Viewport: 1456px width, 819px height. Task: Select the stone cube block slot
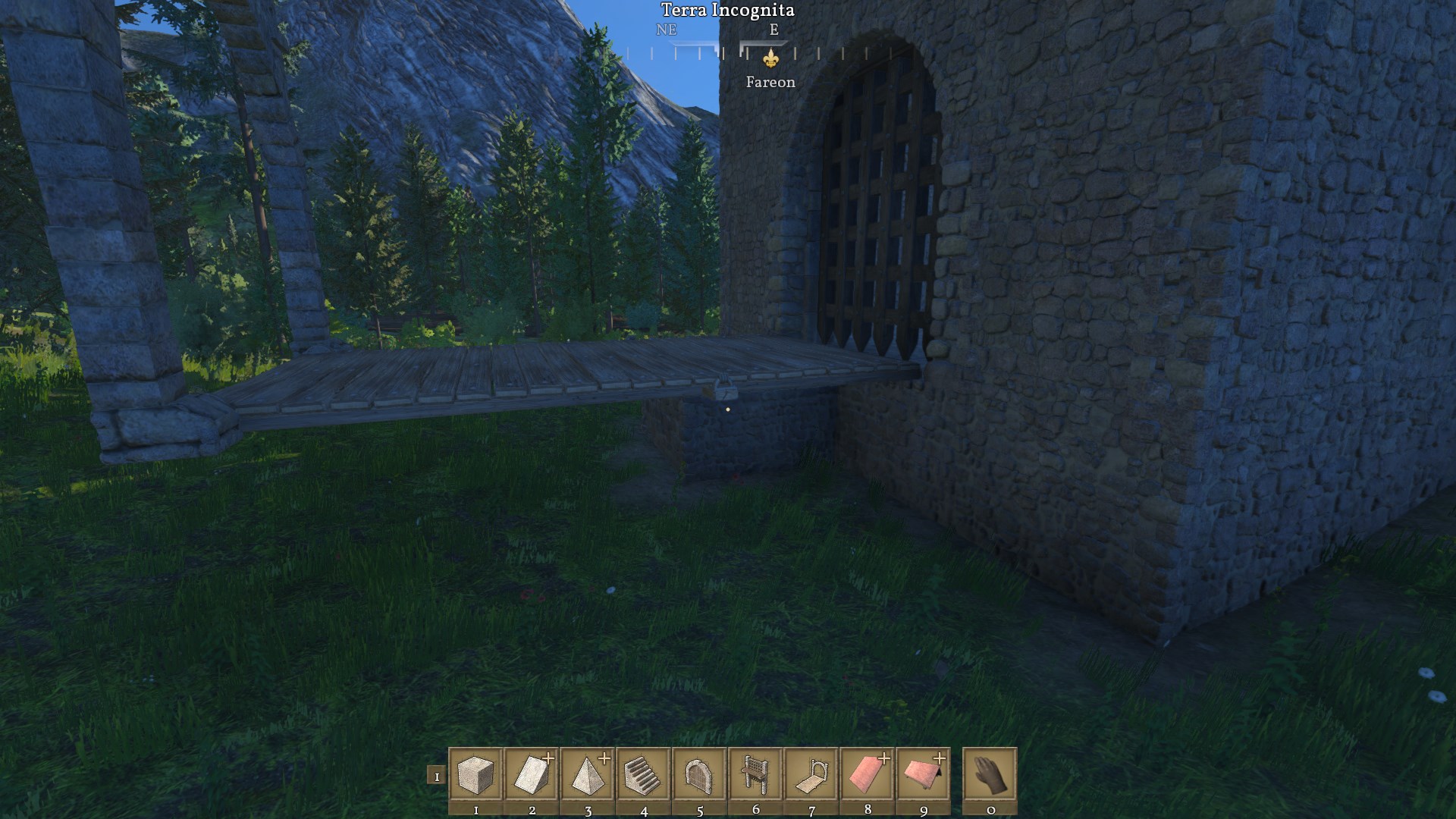pos(475,774)
